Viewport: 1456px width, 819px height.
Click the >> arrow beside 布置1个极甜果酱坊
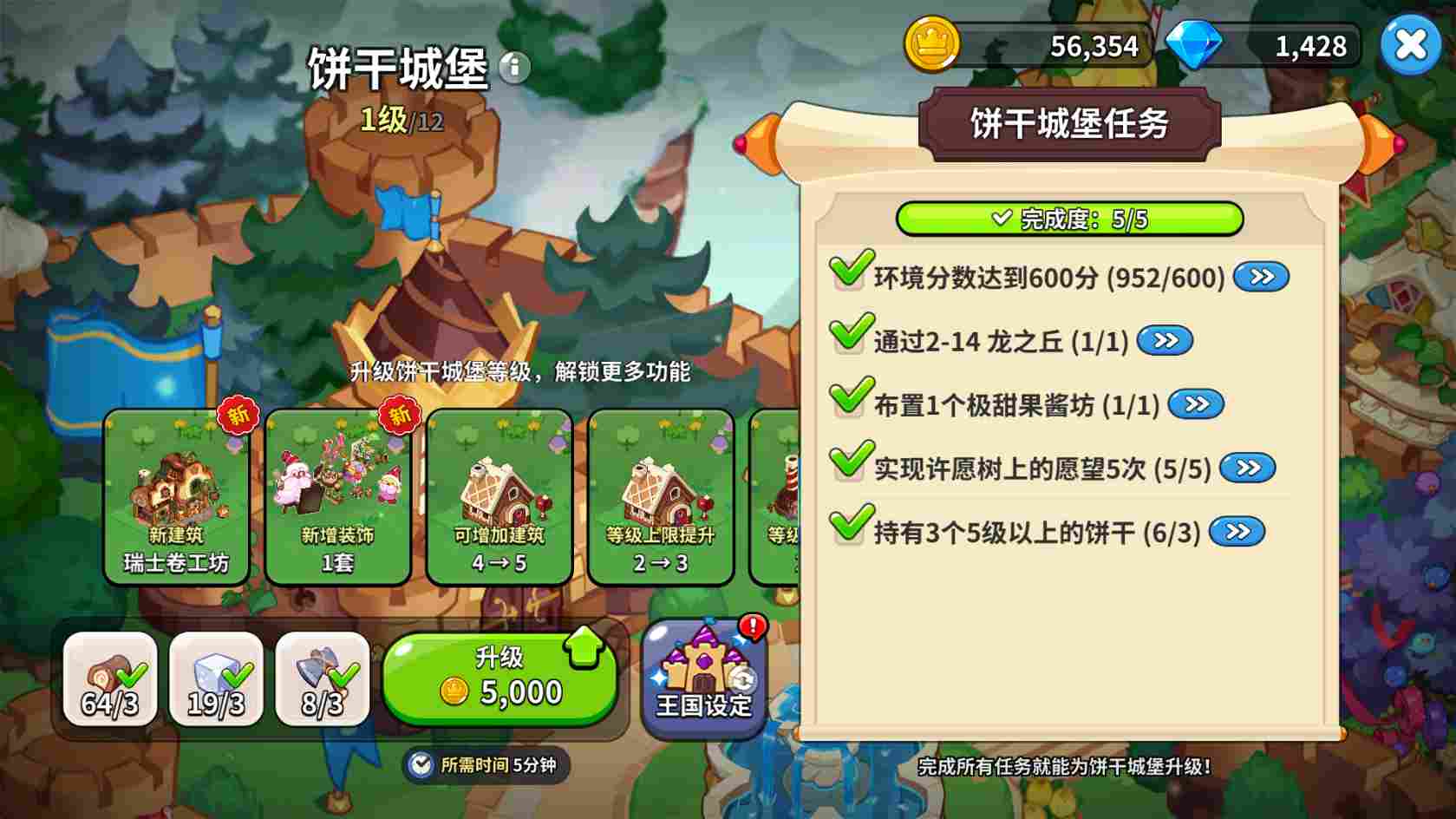pyautogui.click(x=1197, y=403)
